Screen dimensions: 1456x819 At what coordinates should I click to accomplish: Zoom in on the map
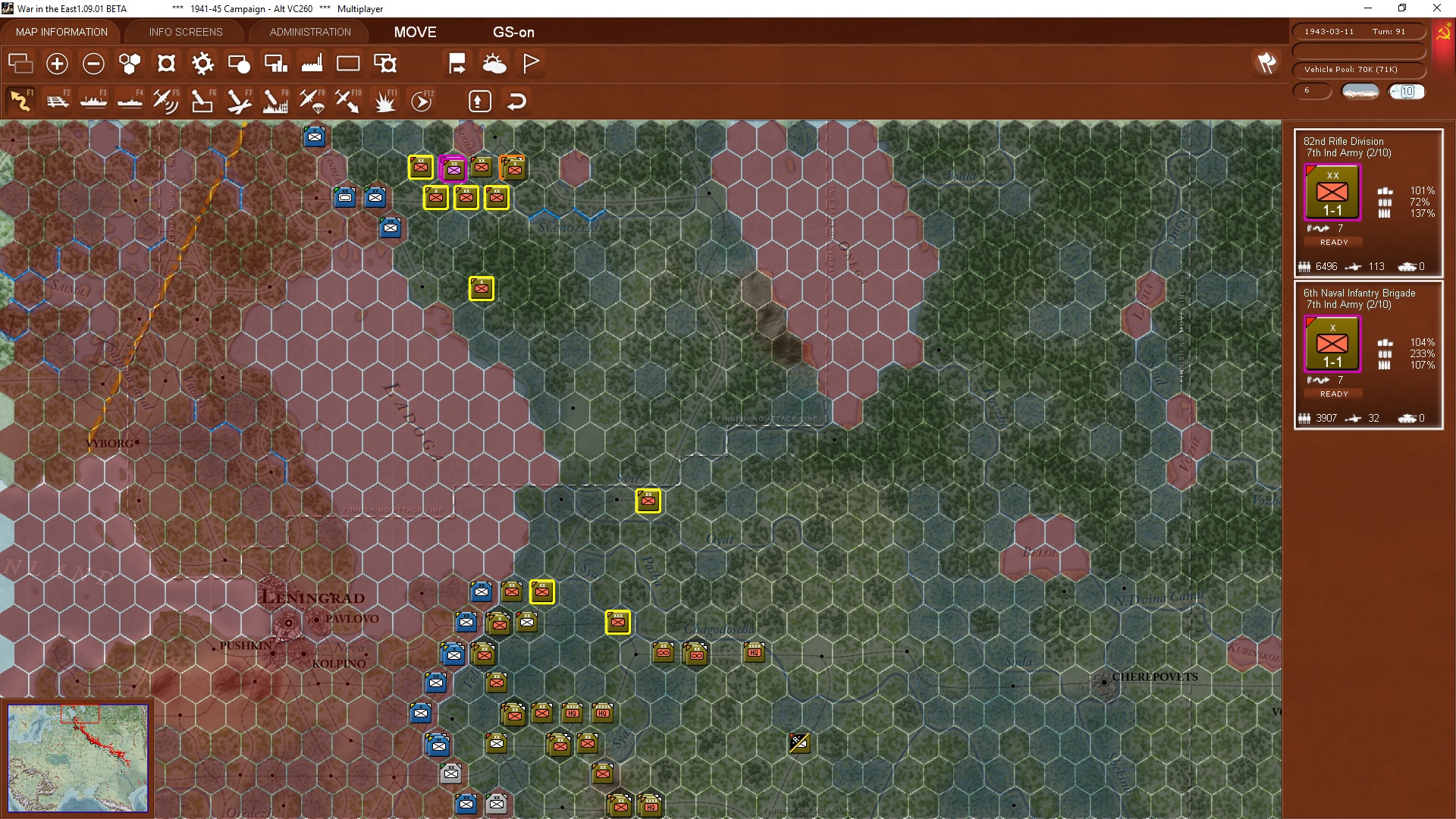(57, 64)
